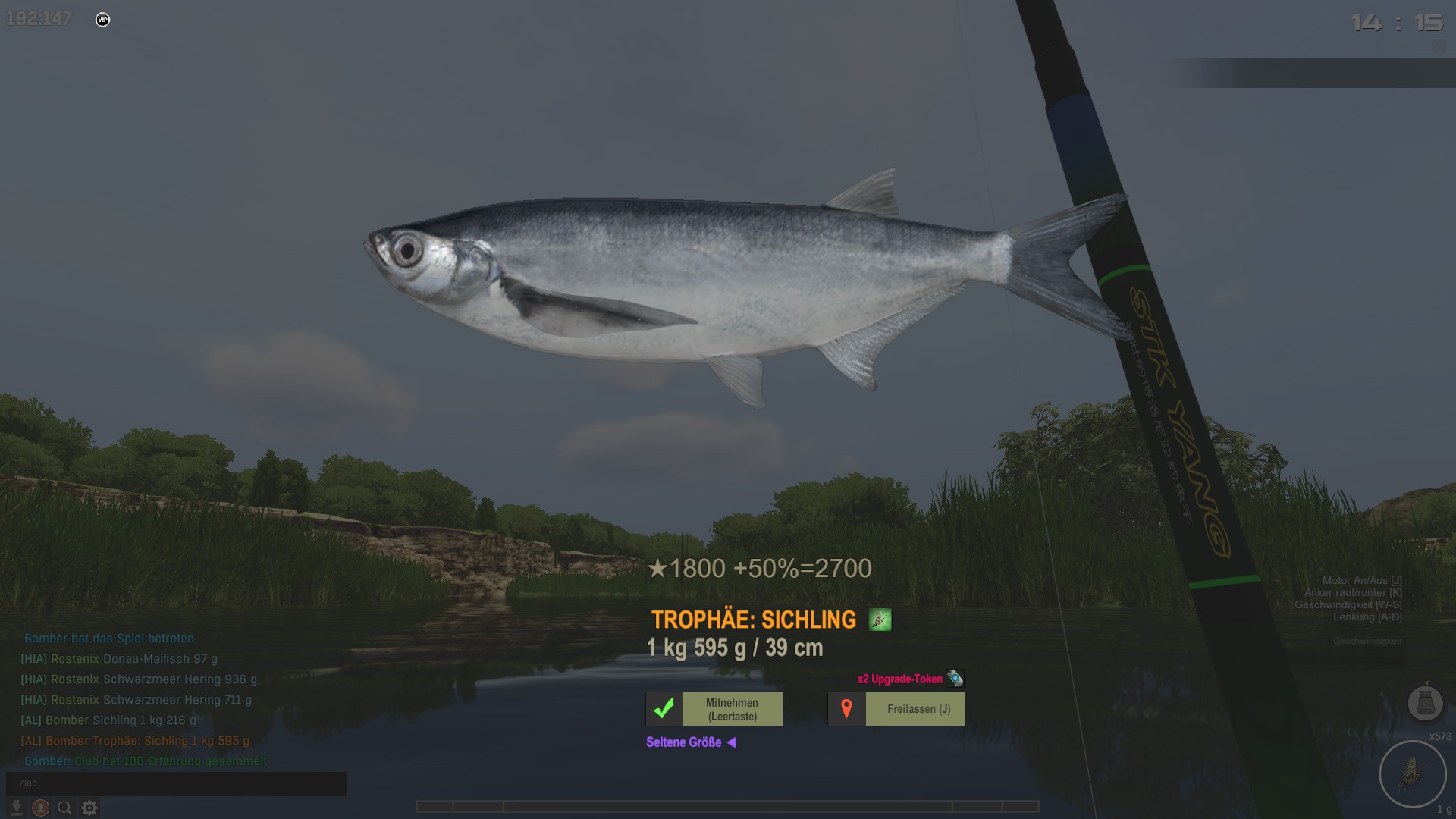Open the keepnet icon
1456x819 pixels.
(1424, 702)
